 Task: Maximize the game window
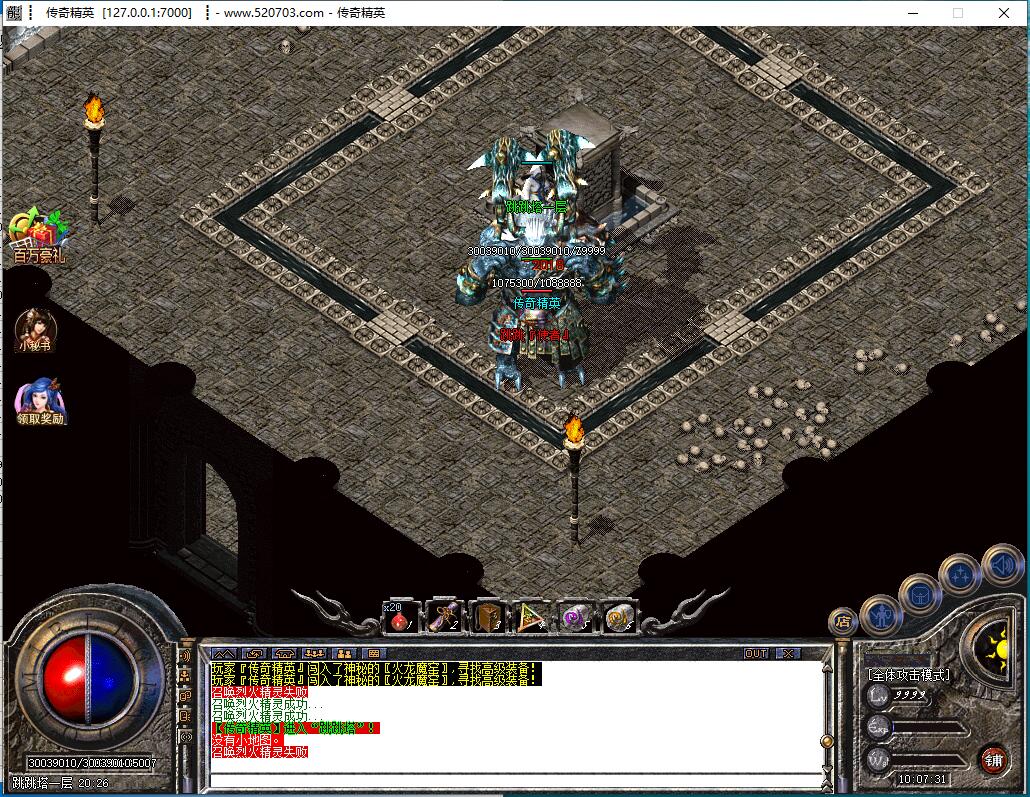click(x=958, y=13)
